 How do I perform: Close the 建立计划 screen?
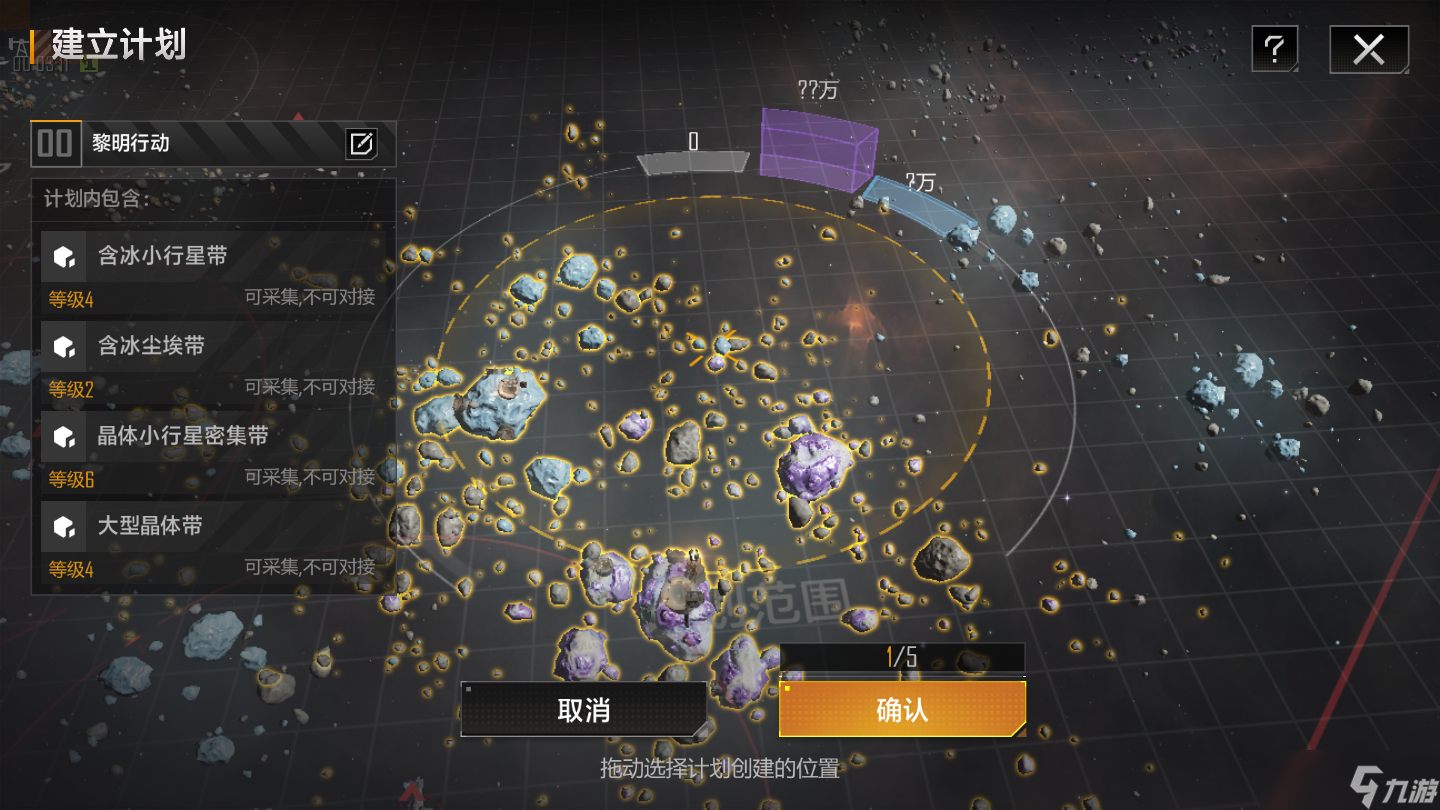(x=1368, y=49)
